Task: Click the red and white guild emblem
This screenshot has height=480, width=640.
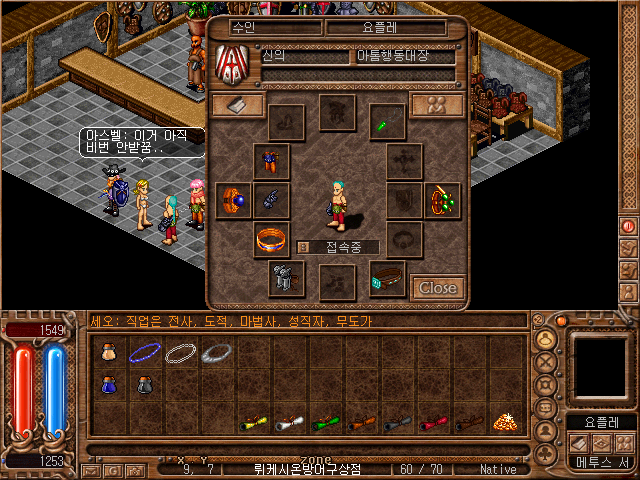Action: [231, 63]
